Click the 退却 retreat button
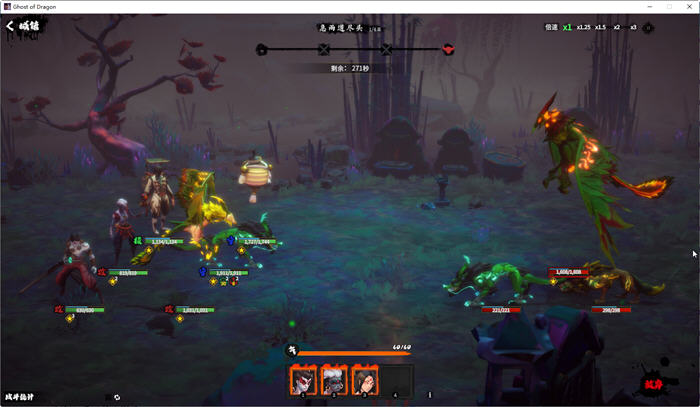Screen dimensions: 700x407 click(653, 384)
